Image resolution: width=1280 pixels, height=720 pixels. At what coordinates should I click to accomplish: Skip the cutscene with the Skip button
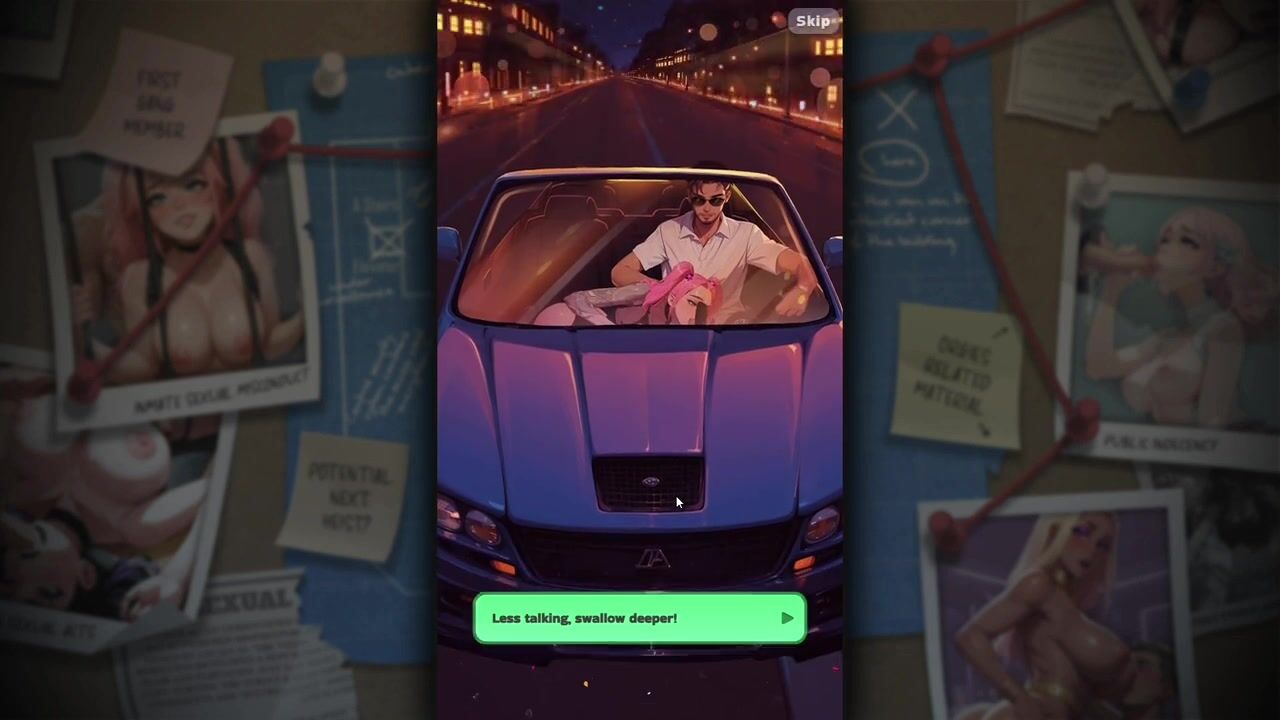(x=813, y=21)
